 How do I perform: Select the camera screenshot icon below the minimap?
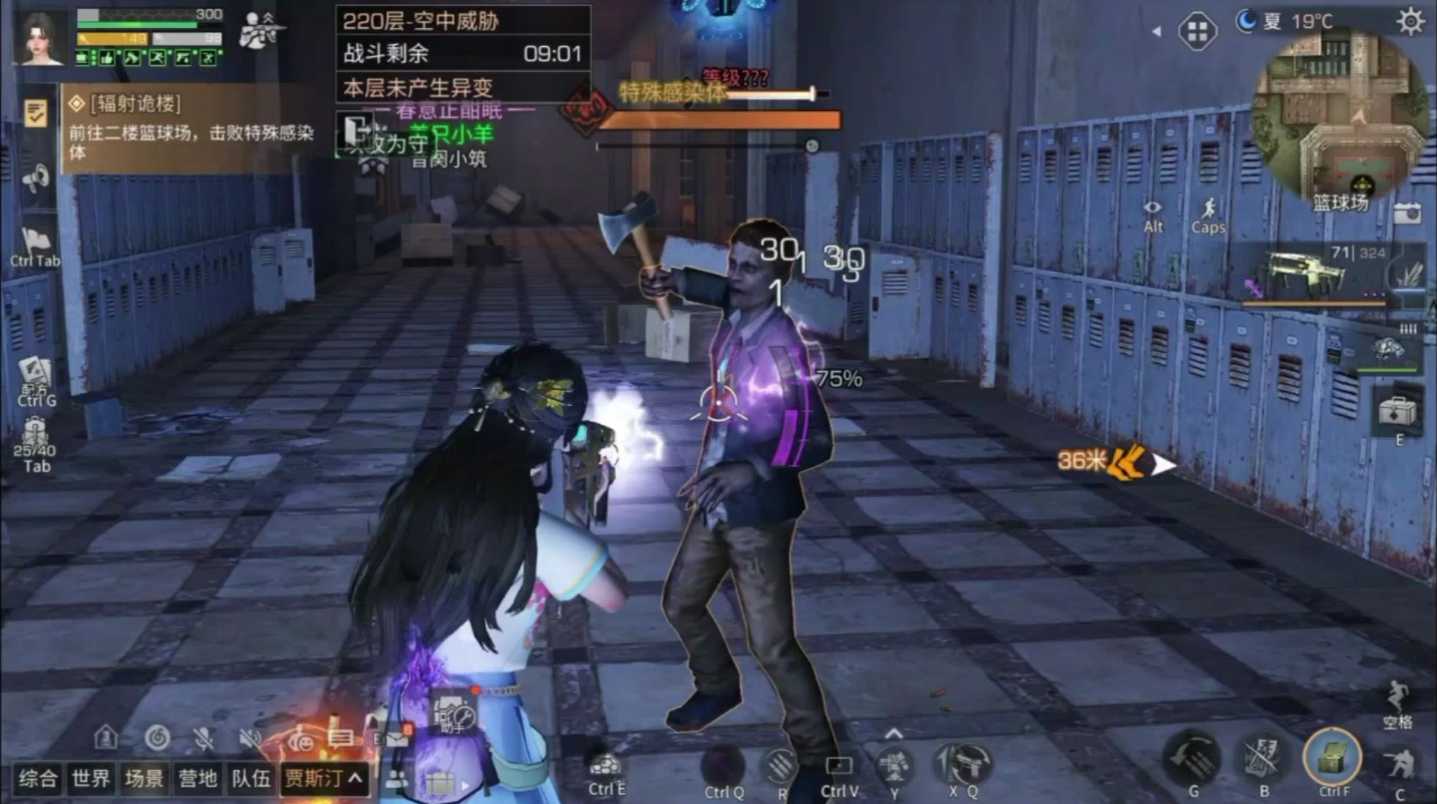coord(1407,213)
